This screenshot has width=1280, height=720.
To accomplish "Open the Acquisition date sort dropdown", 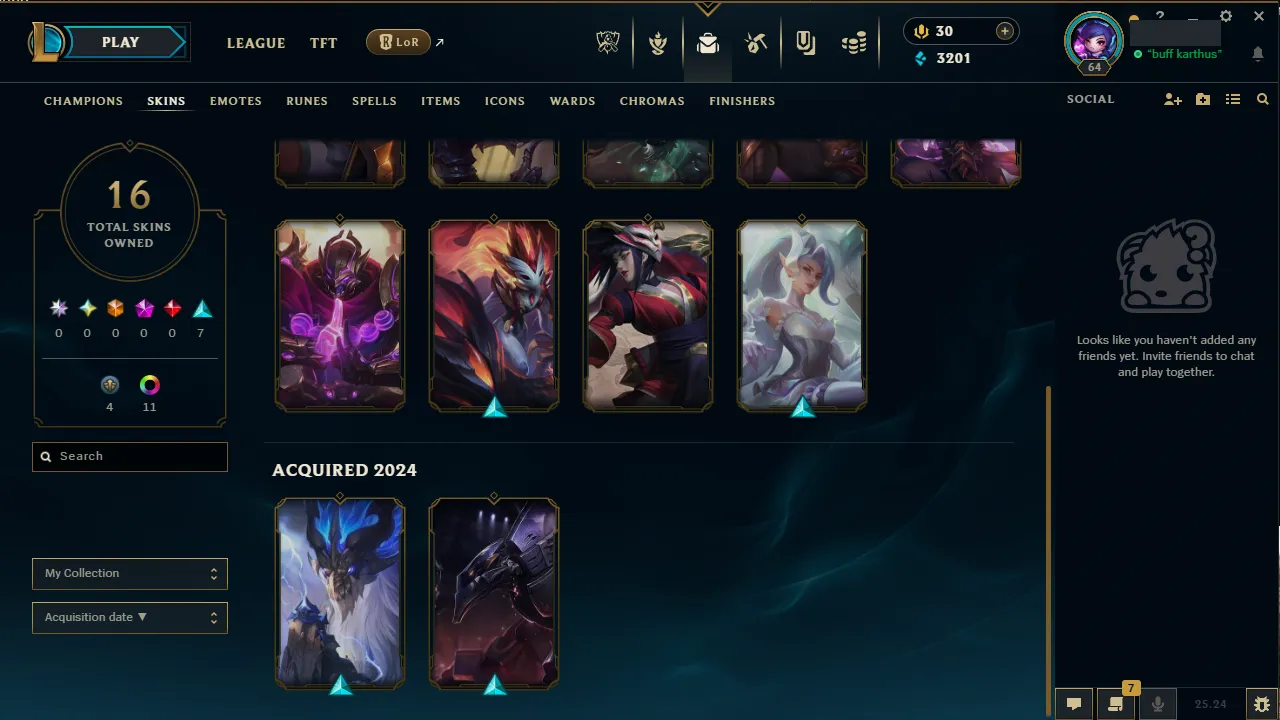I will (x=129, y=617).
